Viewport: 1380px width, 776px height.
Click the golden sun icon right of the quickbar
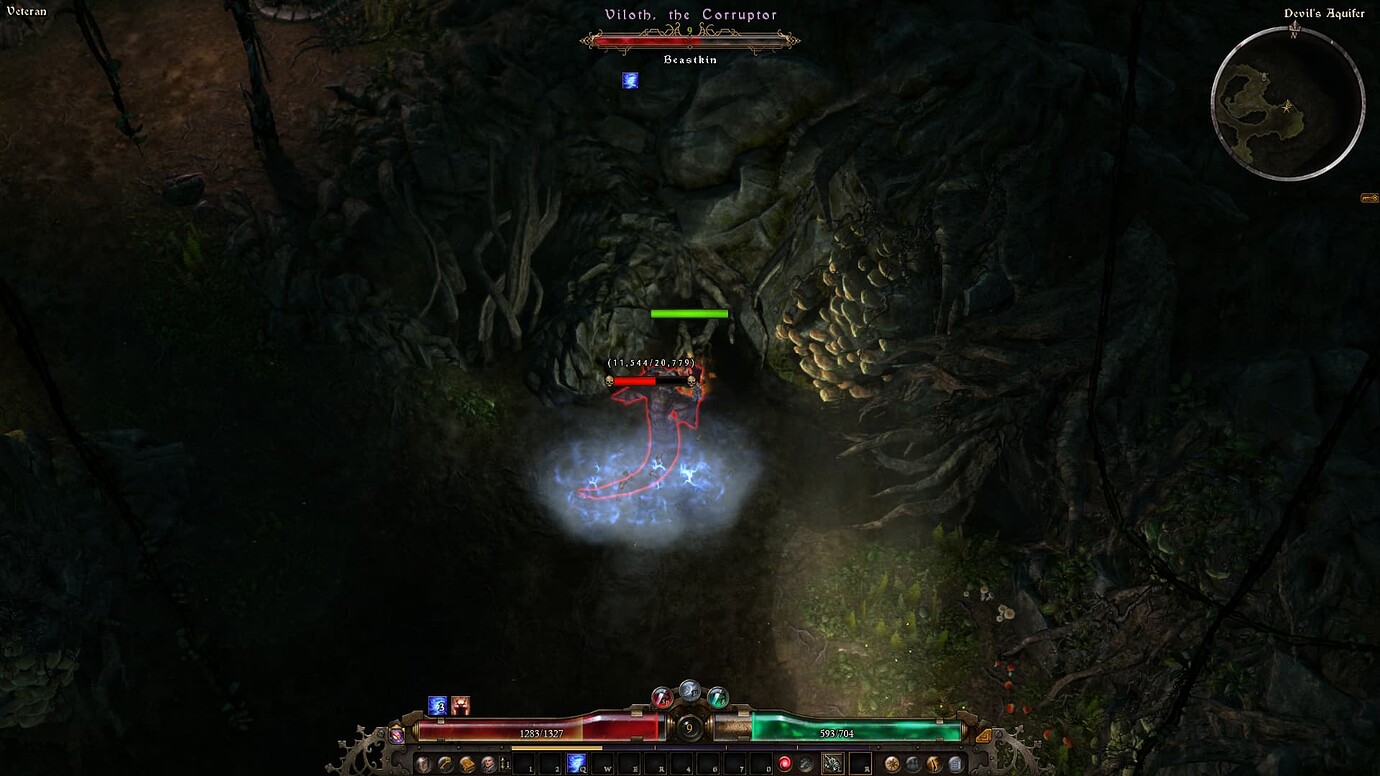(892, 762)
